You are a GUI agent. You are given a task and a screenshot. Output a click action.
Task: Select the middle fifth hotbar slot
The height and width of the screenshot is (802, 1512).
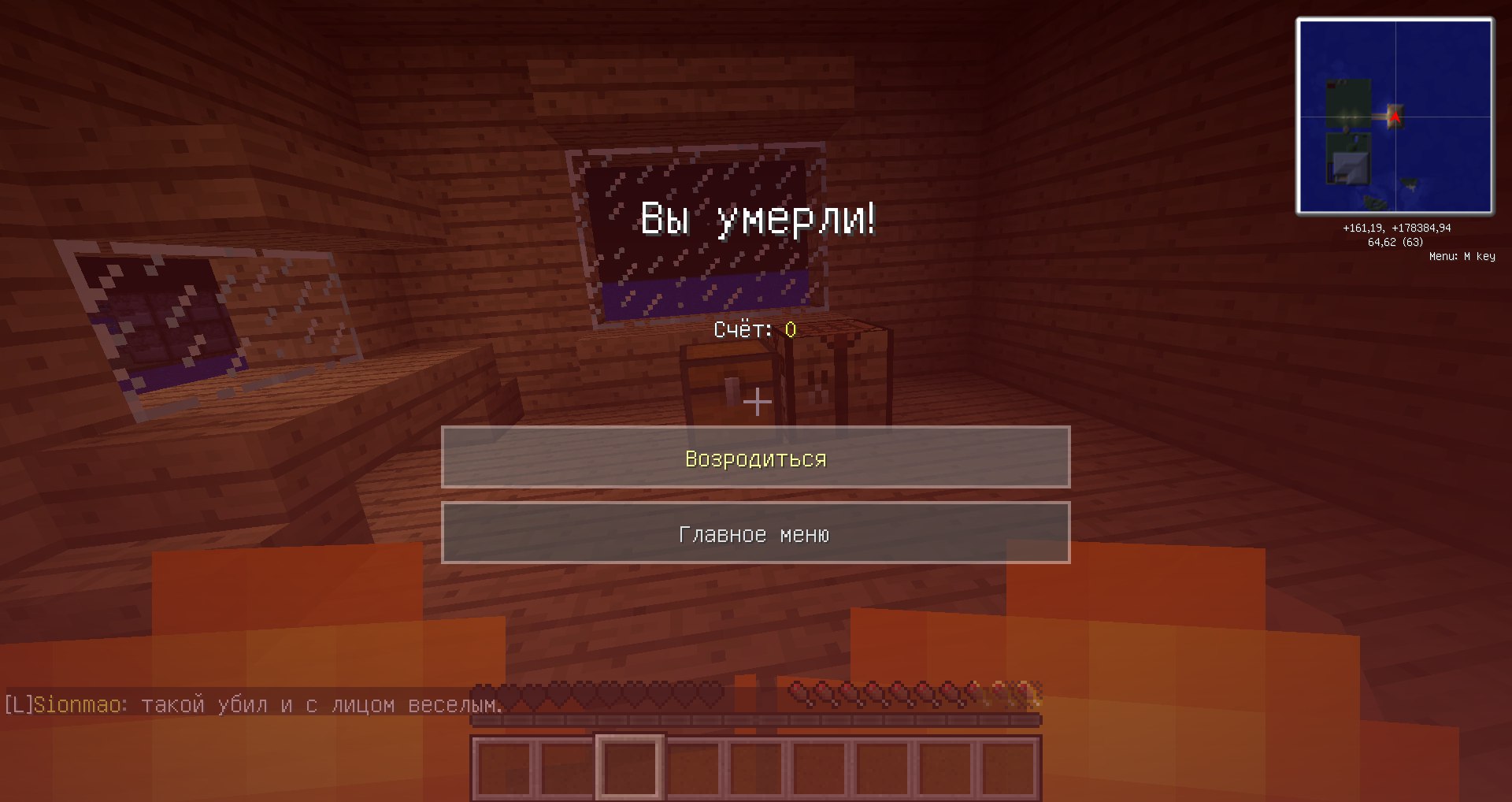click(x=756, y=766)
